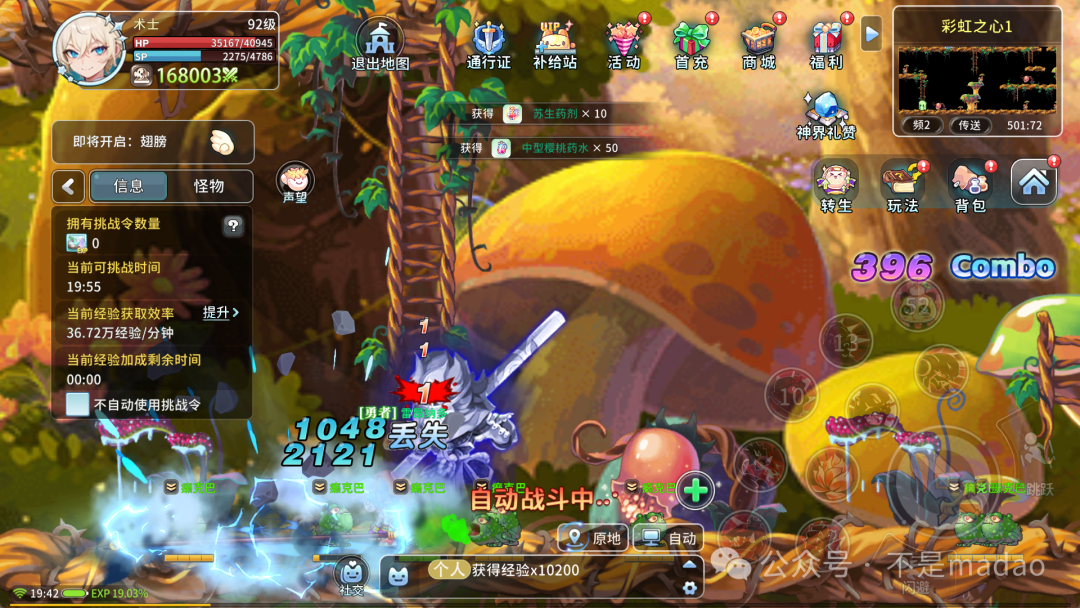1080x608 pixels.
Task: Open 神界礼赞 crystal icon
Action: tap(826, 114)
